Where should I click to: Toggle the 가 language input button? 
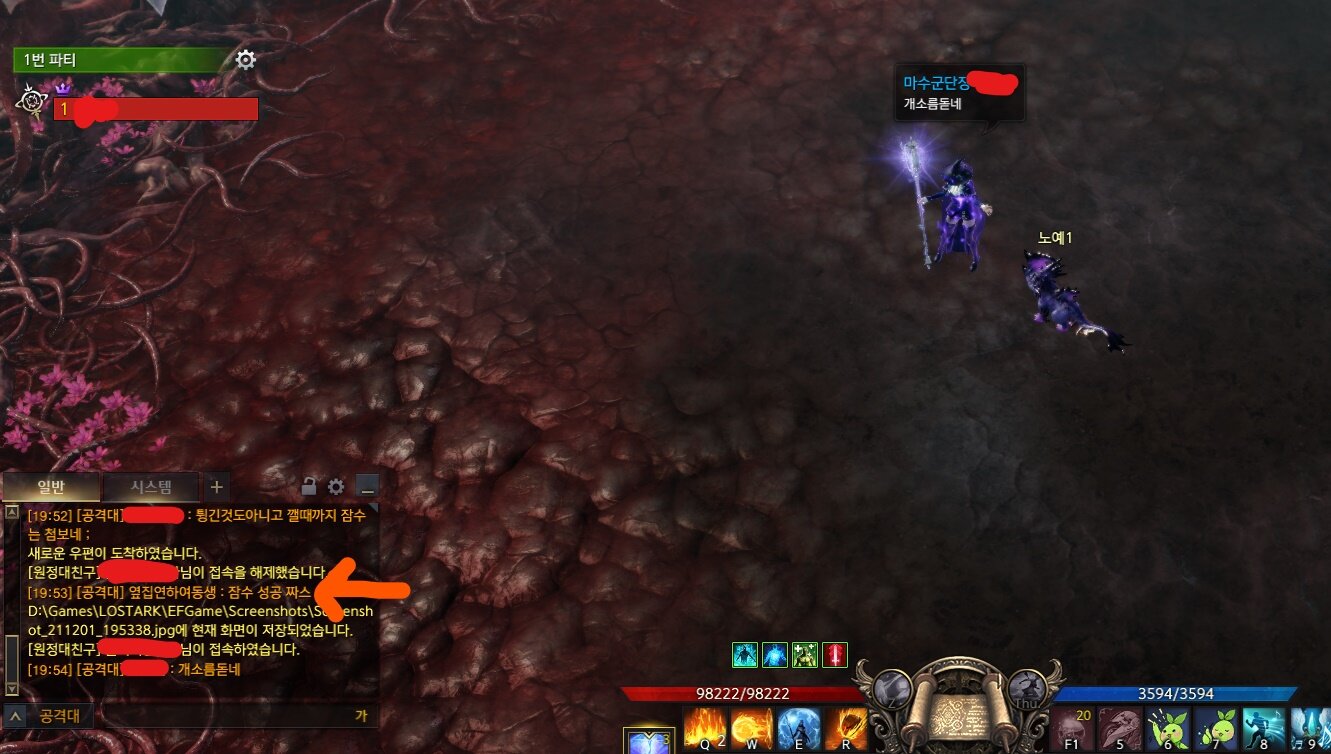[361, 716]
